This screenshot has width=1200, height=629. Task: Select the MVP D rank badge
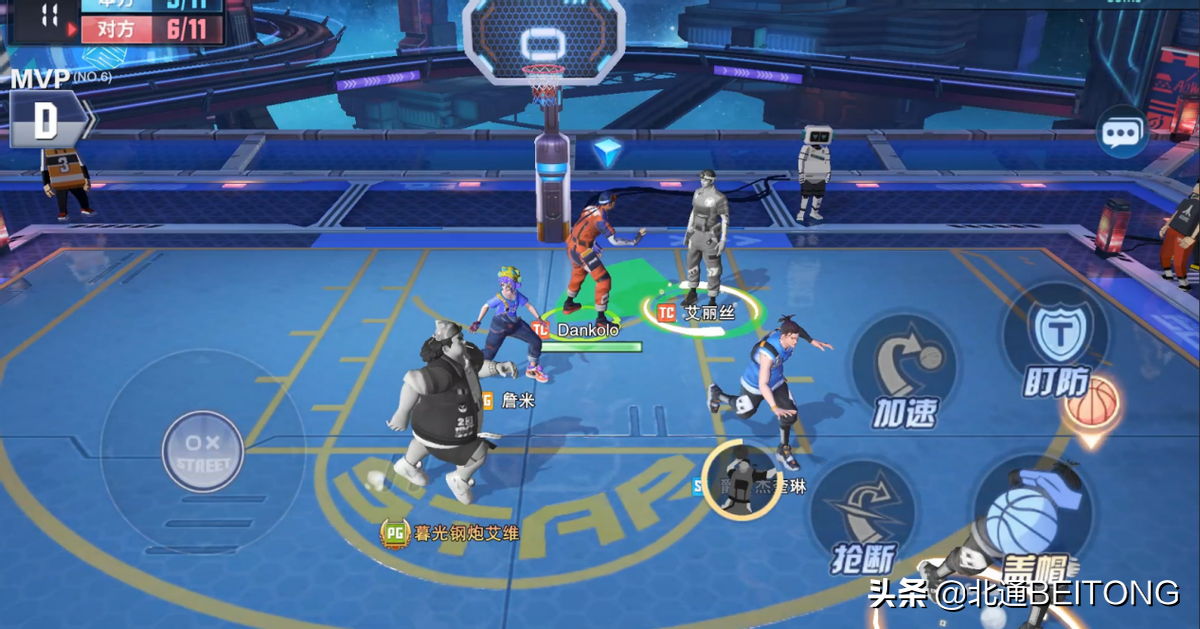47,121
